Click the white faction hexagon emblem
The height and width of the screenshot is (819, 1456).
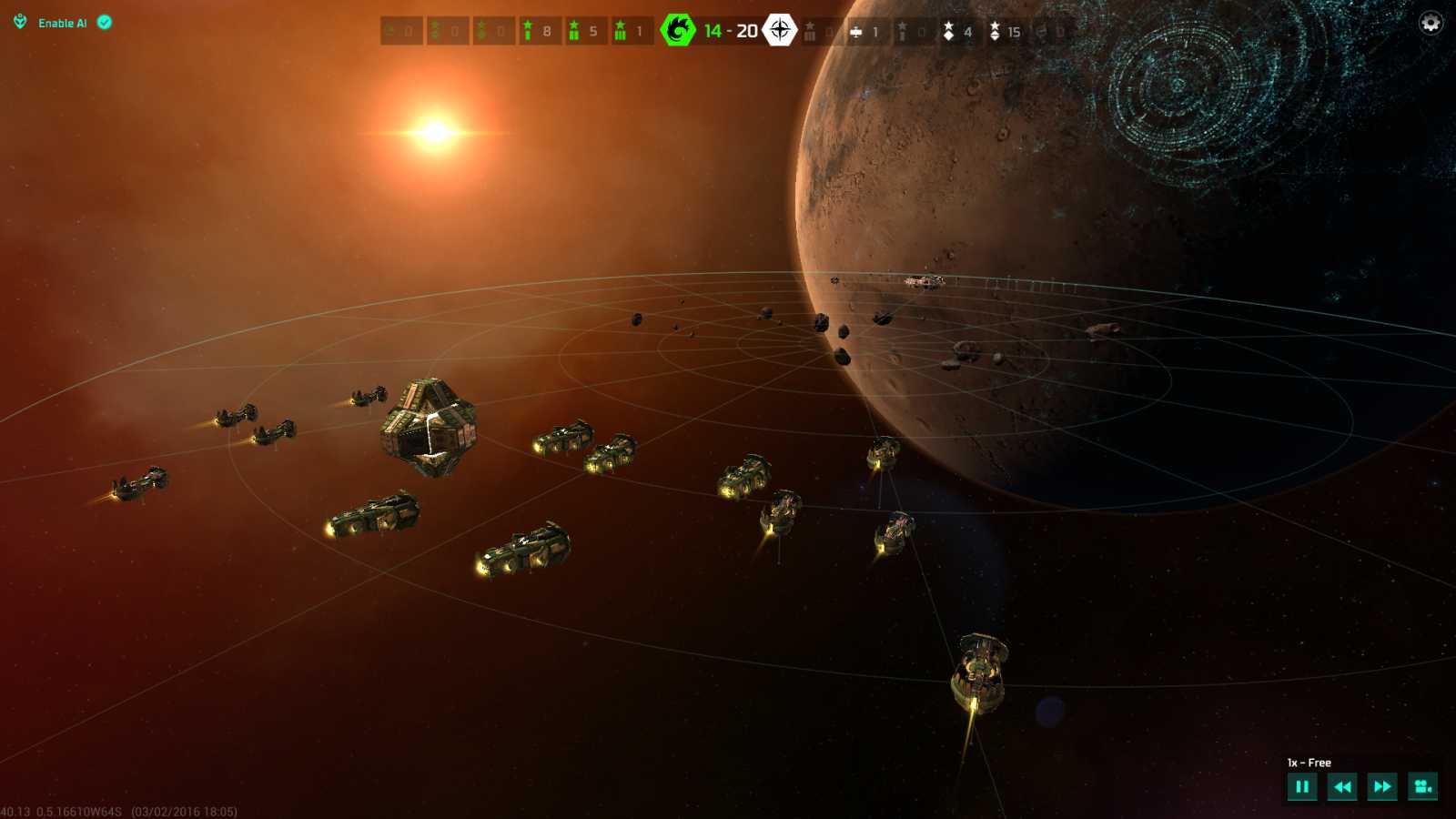point(780,30)
